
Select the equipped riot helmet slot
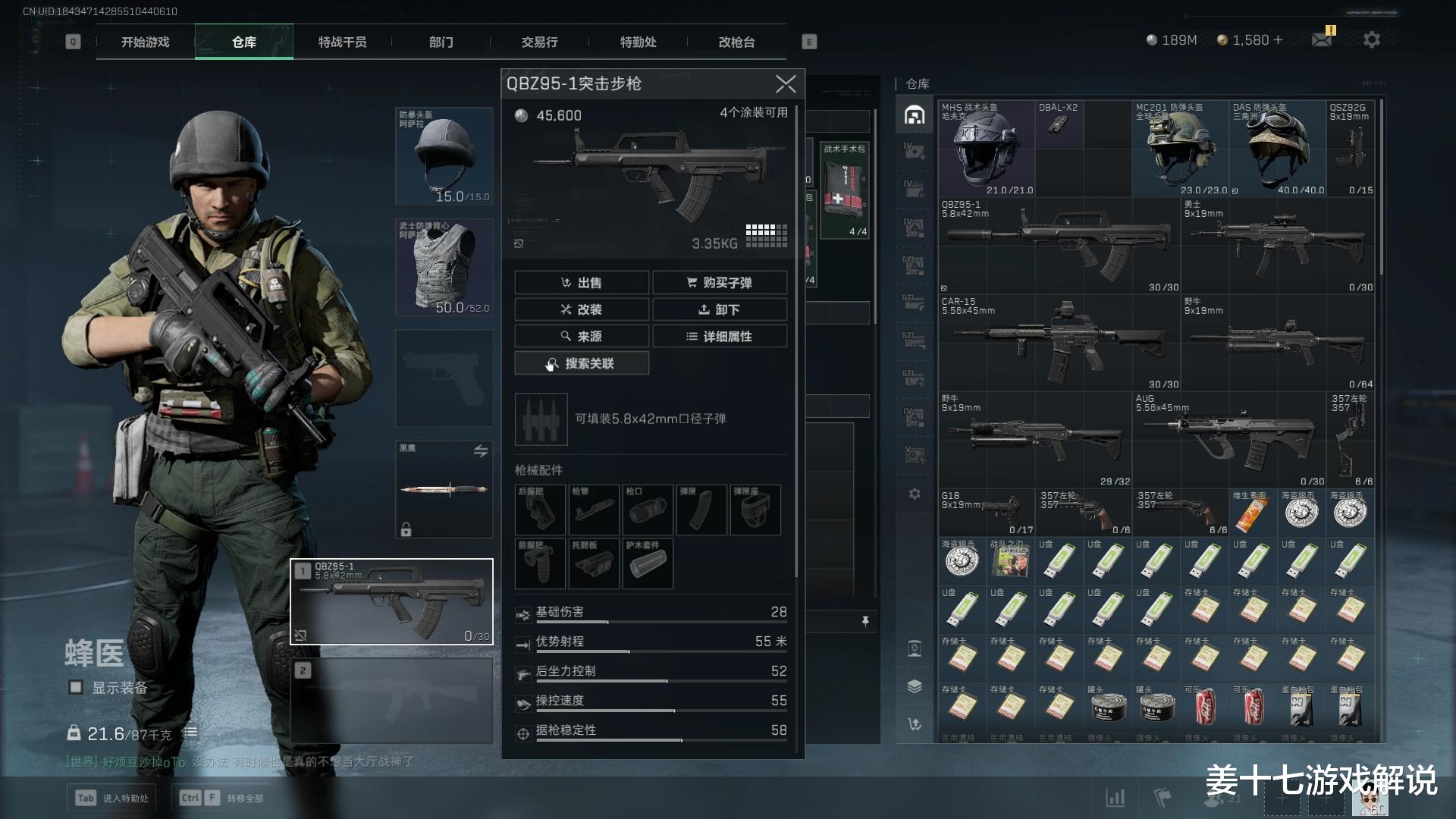click(x=444, y=155)
